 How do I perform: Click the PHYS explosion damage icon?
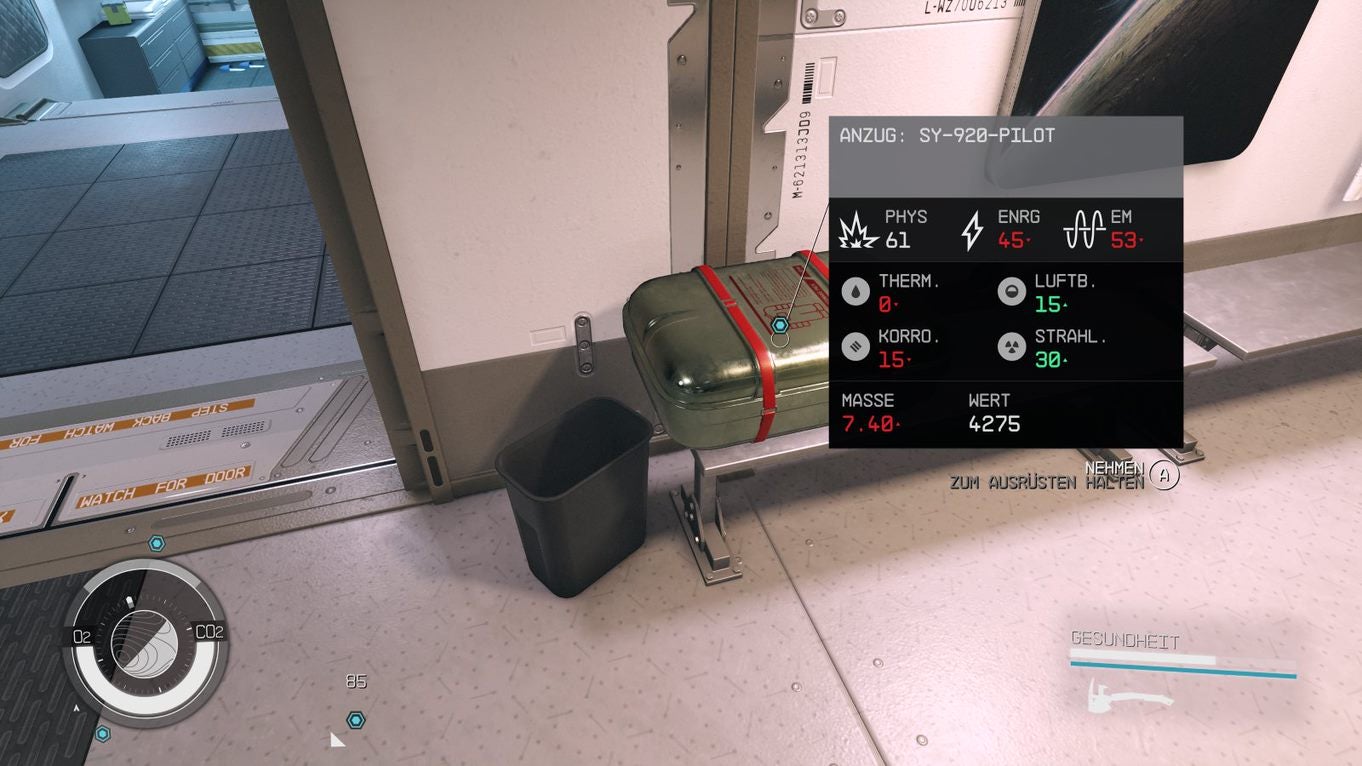coord(858,229)
